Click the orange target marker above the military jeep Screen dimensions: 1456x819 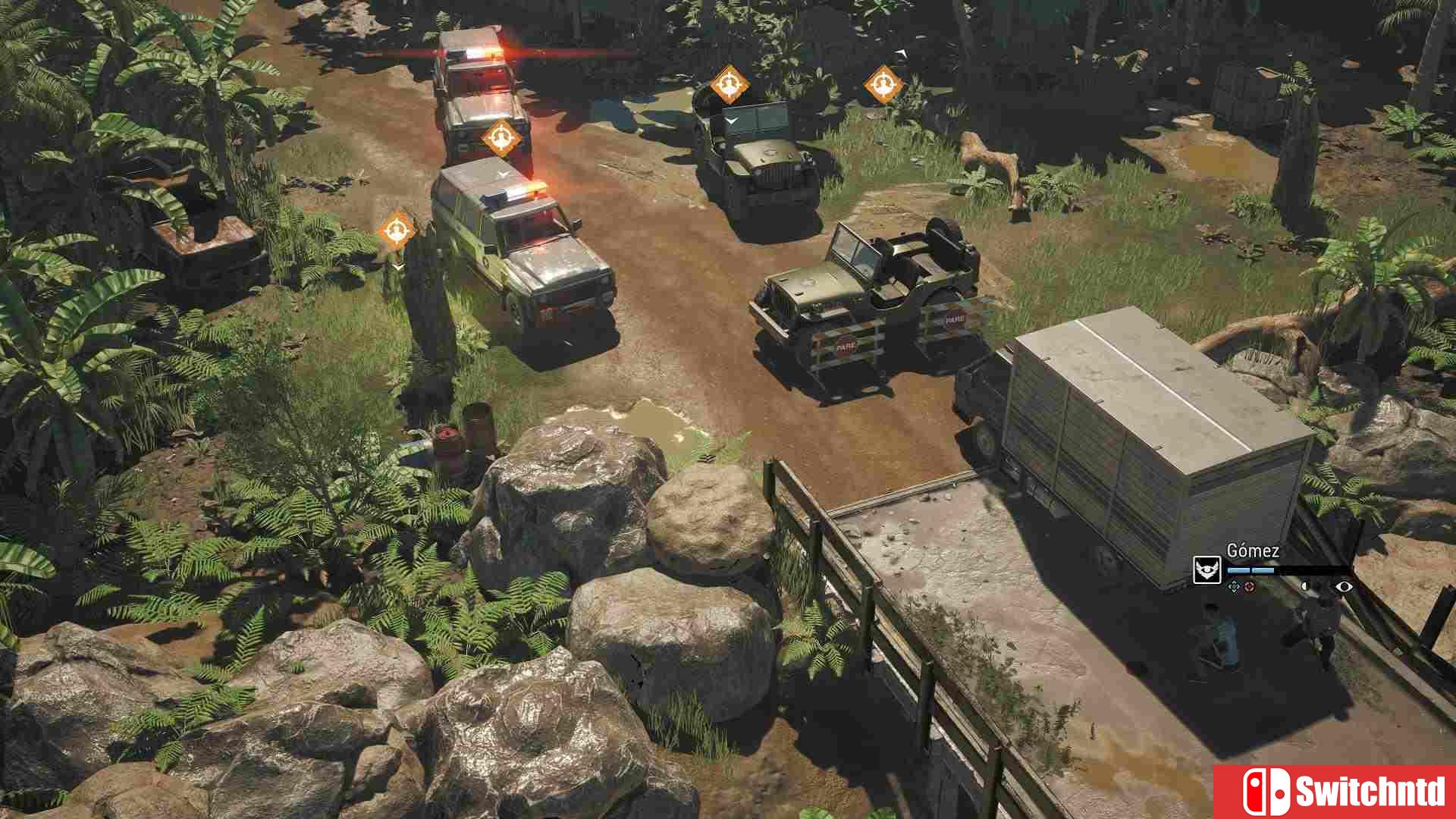730,85
